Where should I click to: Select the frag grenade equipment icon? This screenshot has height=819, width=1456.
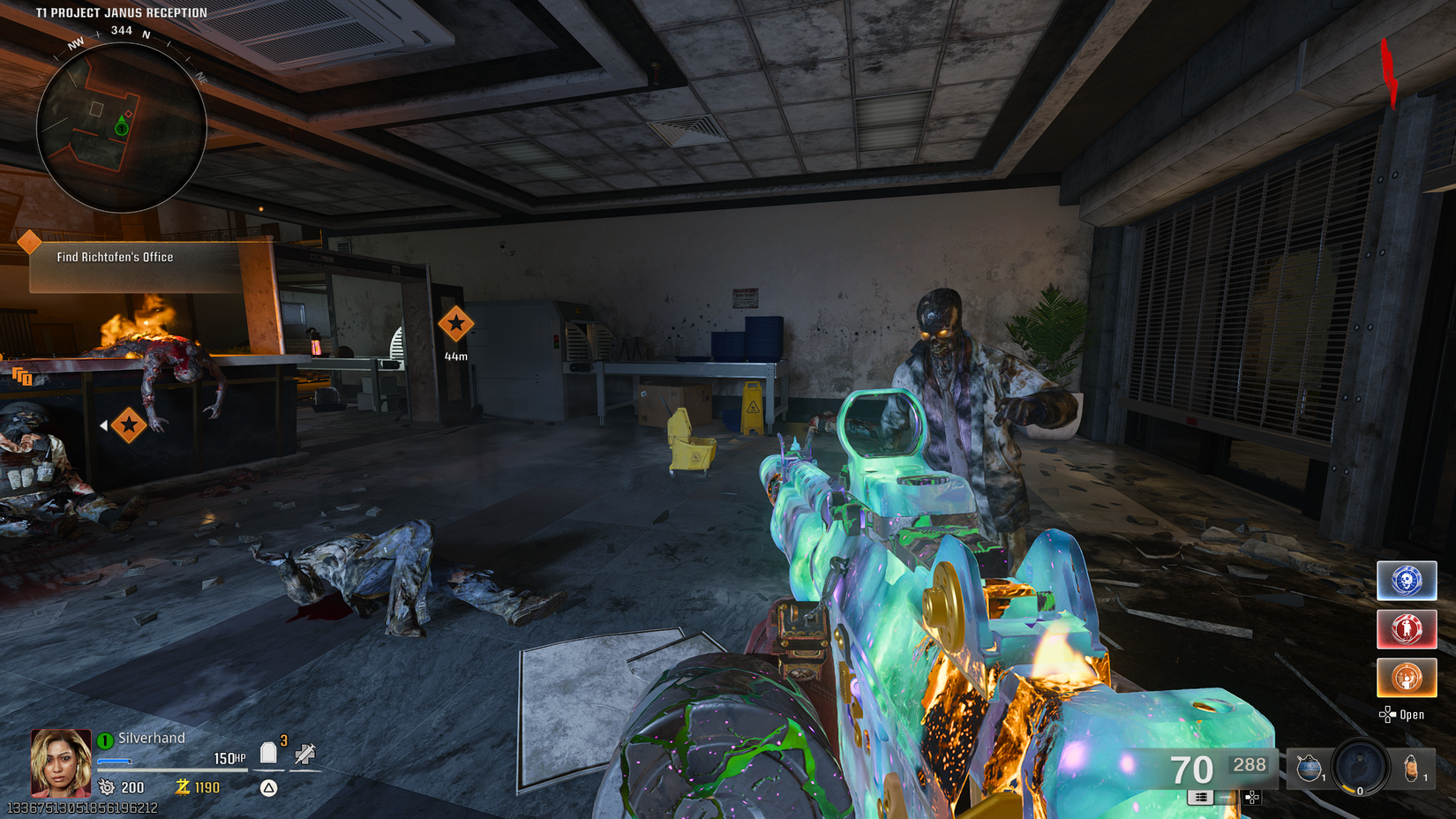coord(1309,766)
